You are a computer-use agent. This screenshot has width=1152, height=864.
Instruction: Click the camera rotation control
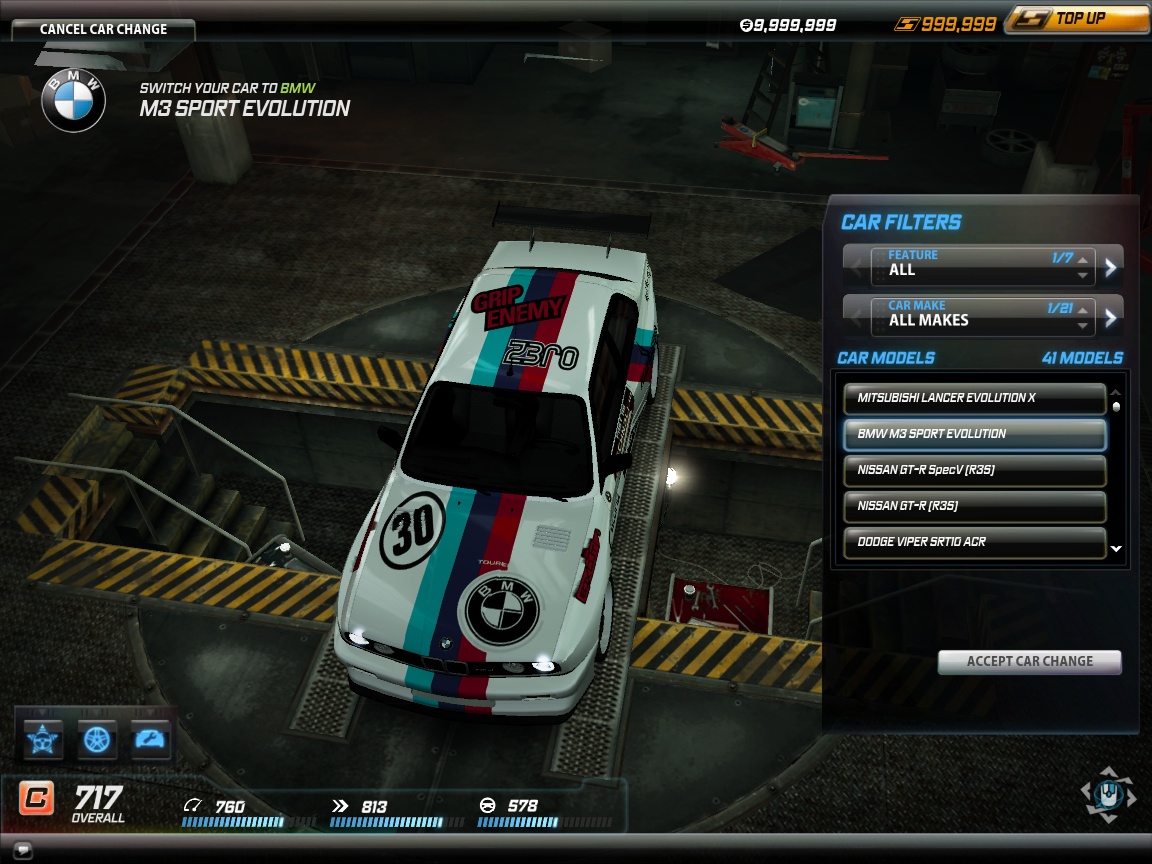tap(1108, 796)
